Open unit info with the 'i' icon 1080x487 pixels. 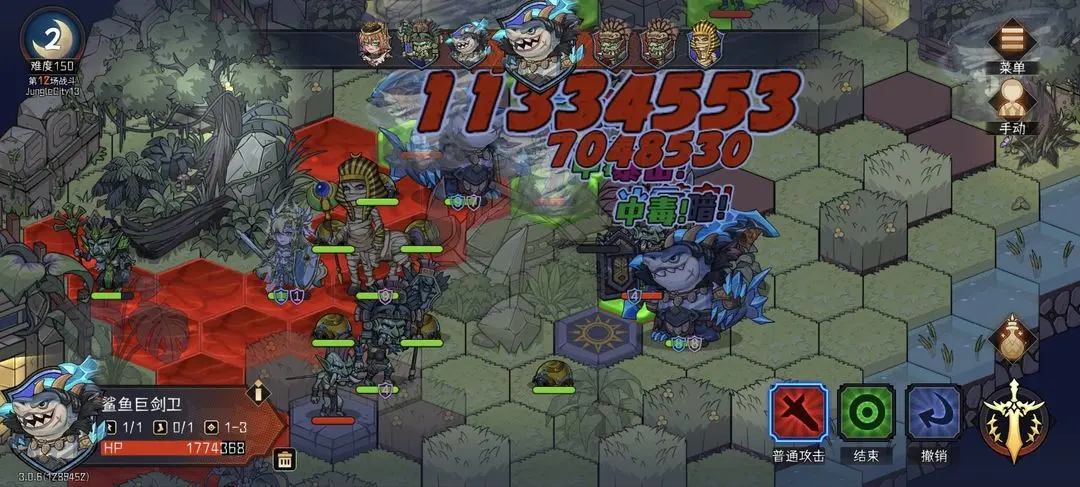click(258, 391)
